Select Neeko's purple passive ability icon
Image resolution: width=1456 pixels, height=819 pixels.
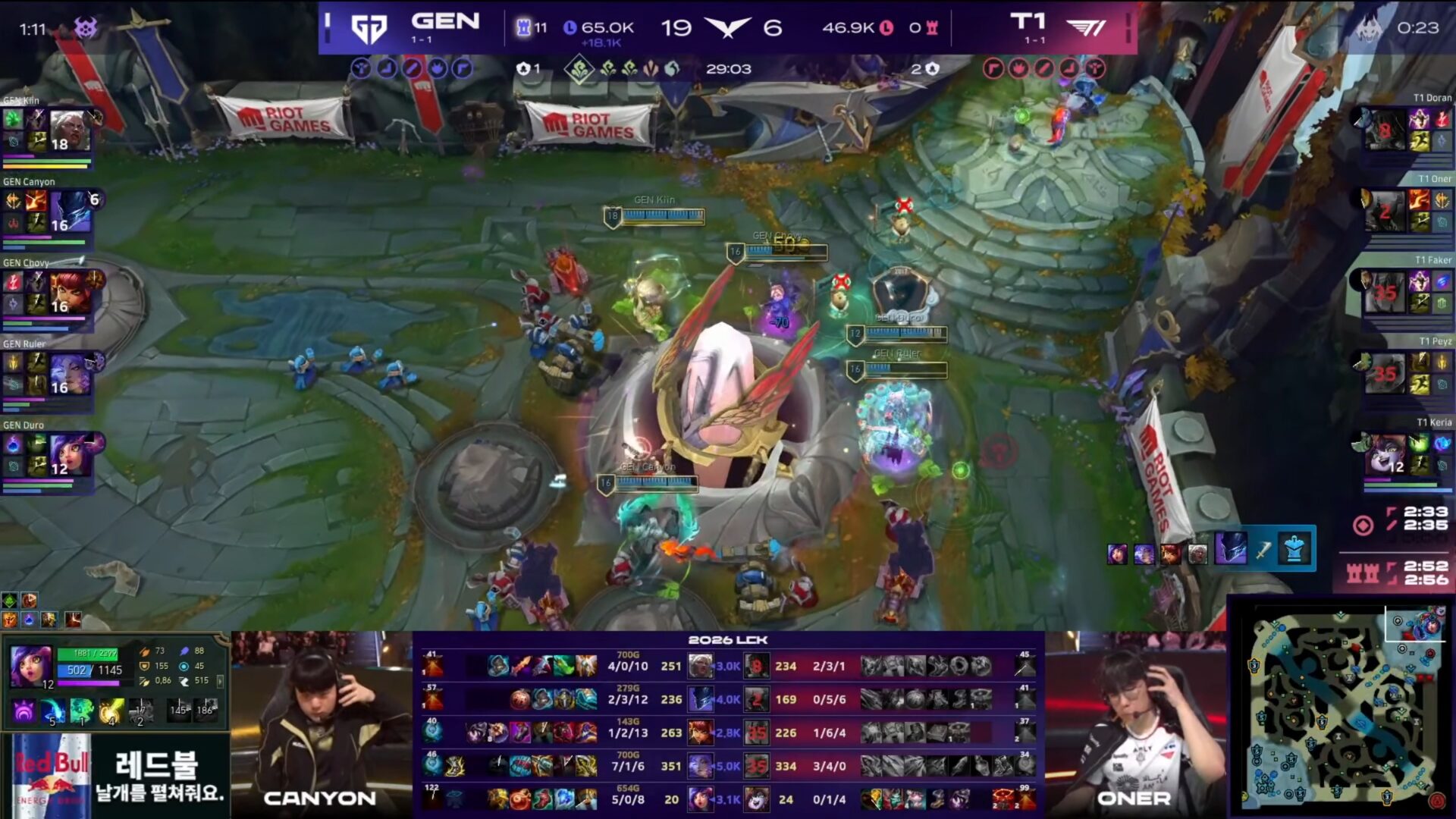[x=24, y=711]
